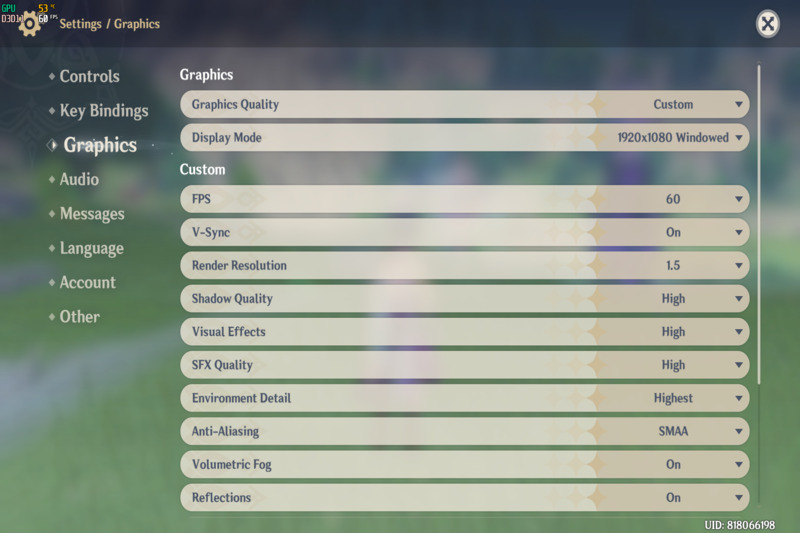Open the Account settings section
Viewport: 800px width, 533px height.
click(x=88, y=283)
